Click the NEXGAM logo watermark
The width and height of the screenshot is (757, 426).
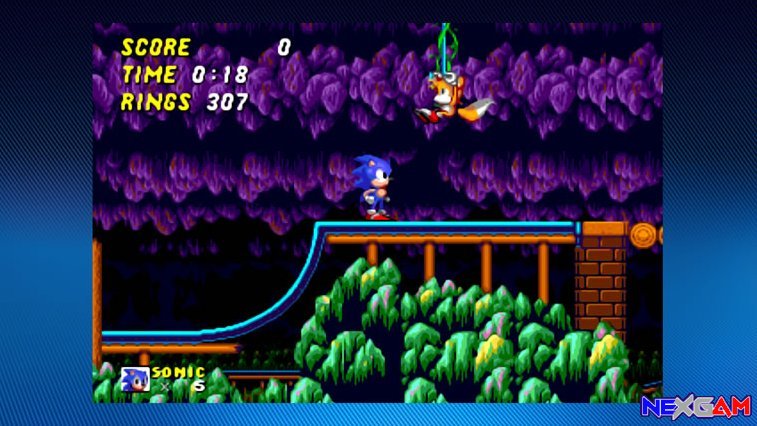pyautogui.click(x=697, y=407)
